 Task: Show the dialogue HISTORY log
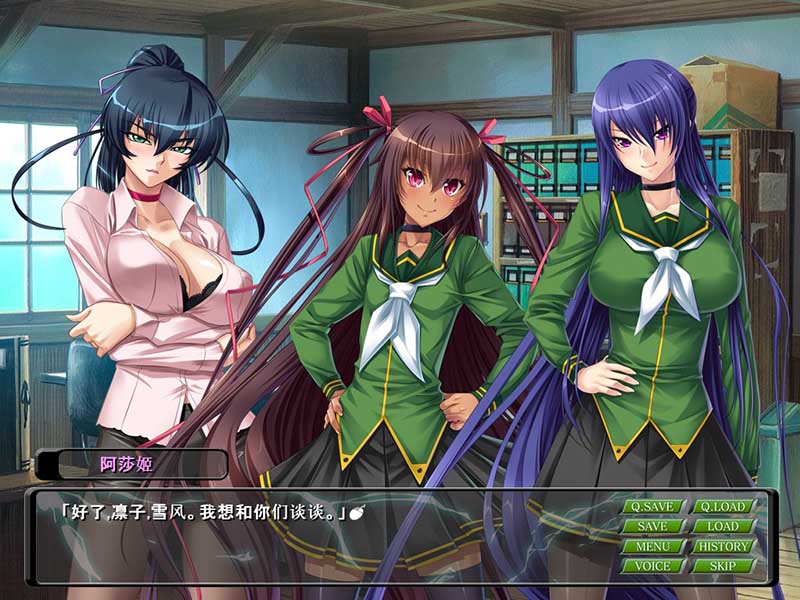[723, 546]
